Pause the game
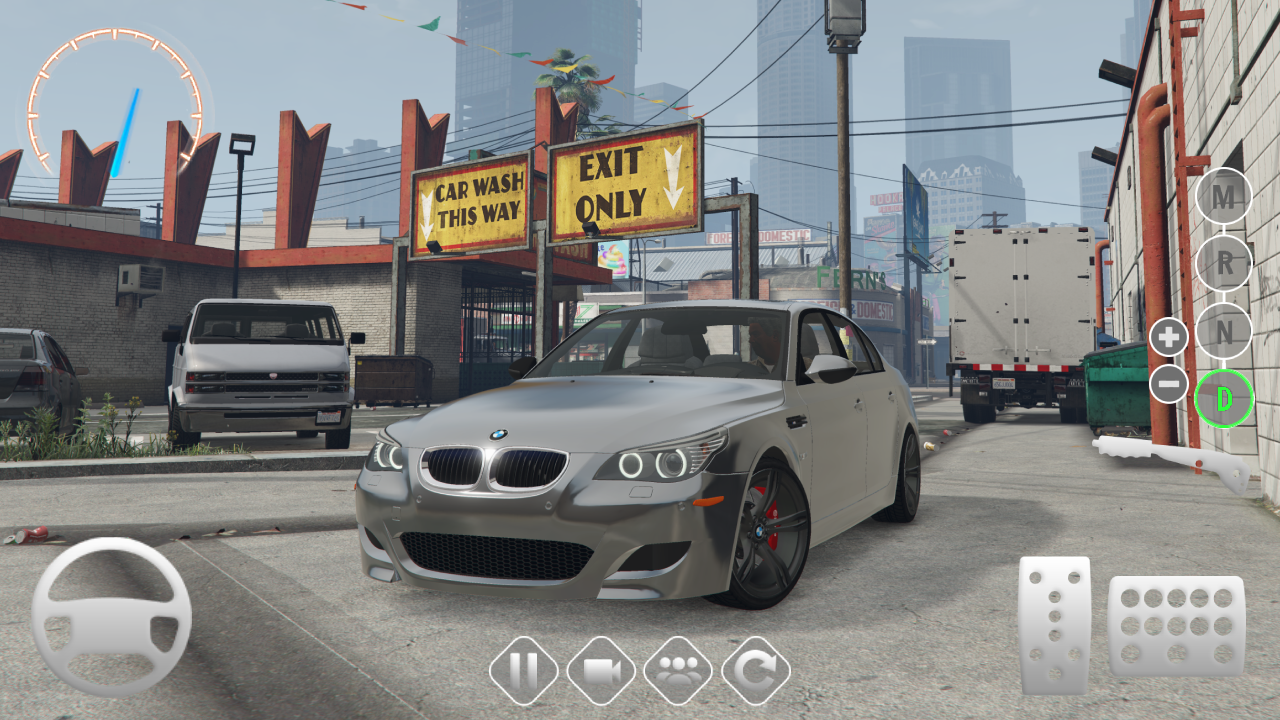The height and width of the screenshot is (720, 1280). click(x=524, y=670)
